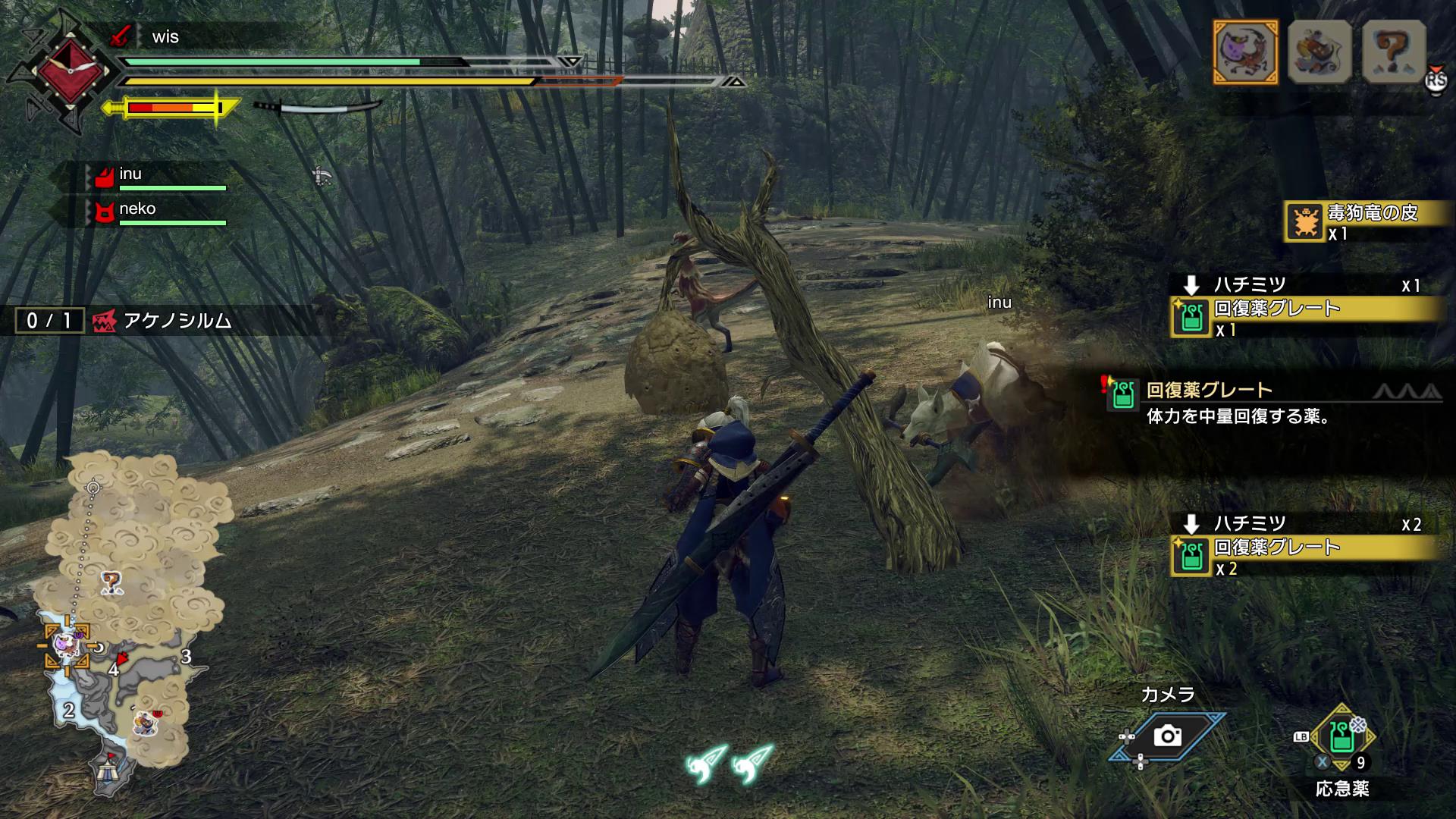The height and width of the screenshot is (819, 1456).
Task: Click the 回復薬グレート x1 crafting notification
Action: tap(1304, 317)
